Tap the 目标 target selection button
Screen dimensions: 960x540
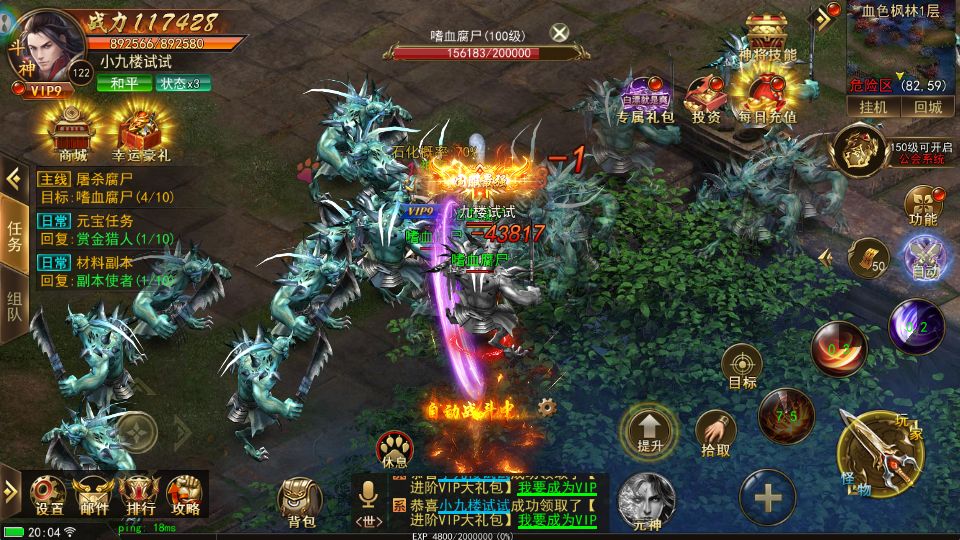[742, 367]
